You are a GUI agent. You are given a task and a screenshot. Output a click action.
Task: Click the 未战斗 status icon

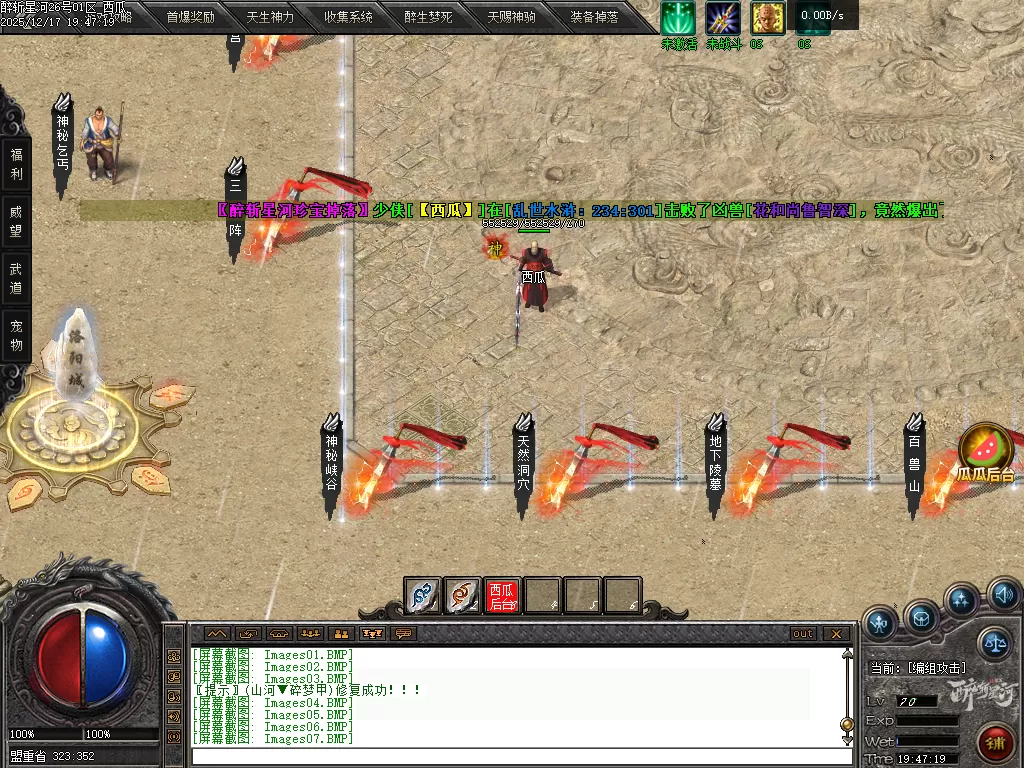coord(723,19)
